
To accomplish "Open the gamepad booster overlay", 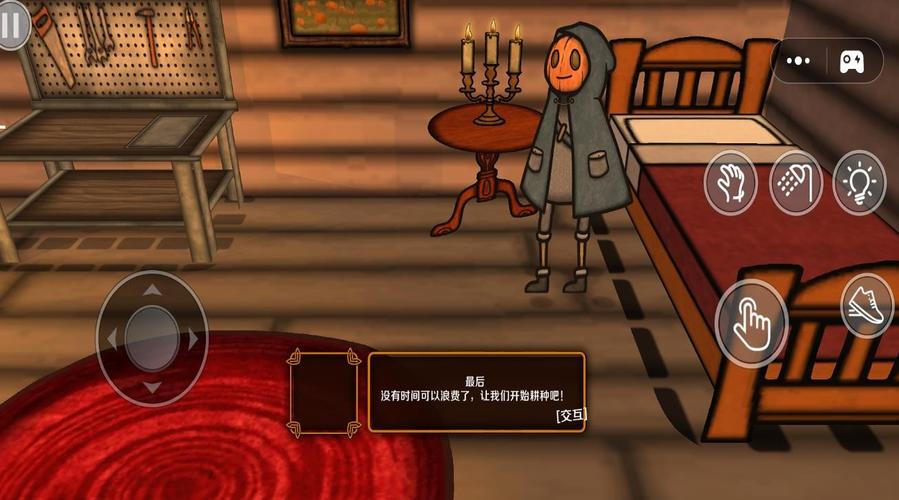I will click(853, 61).
